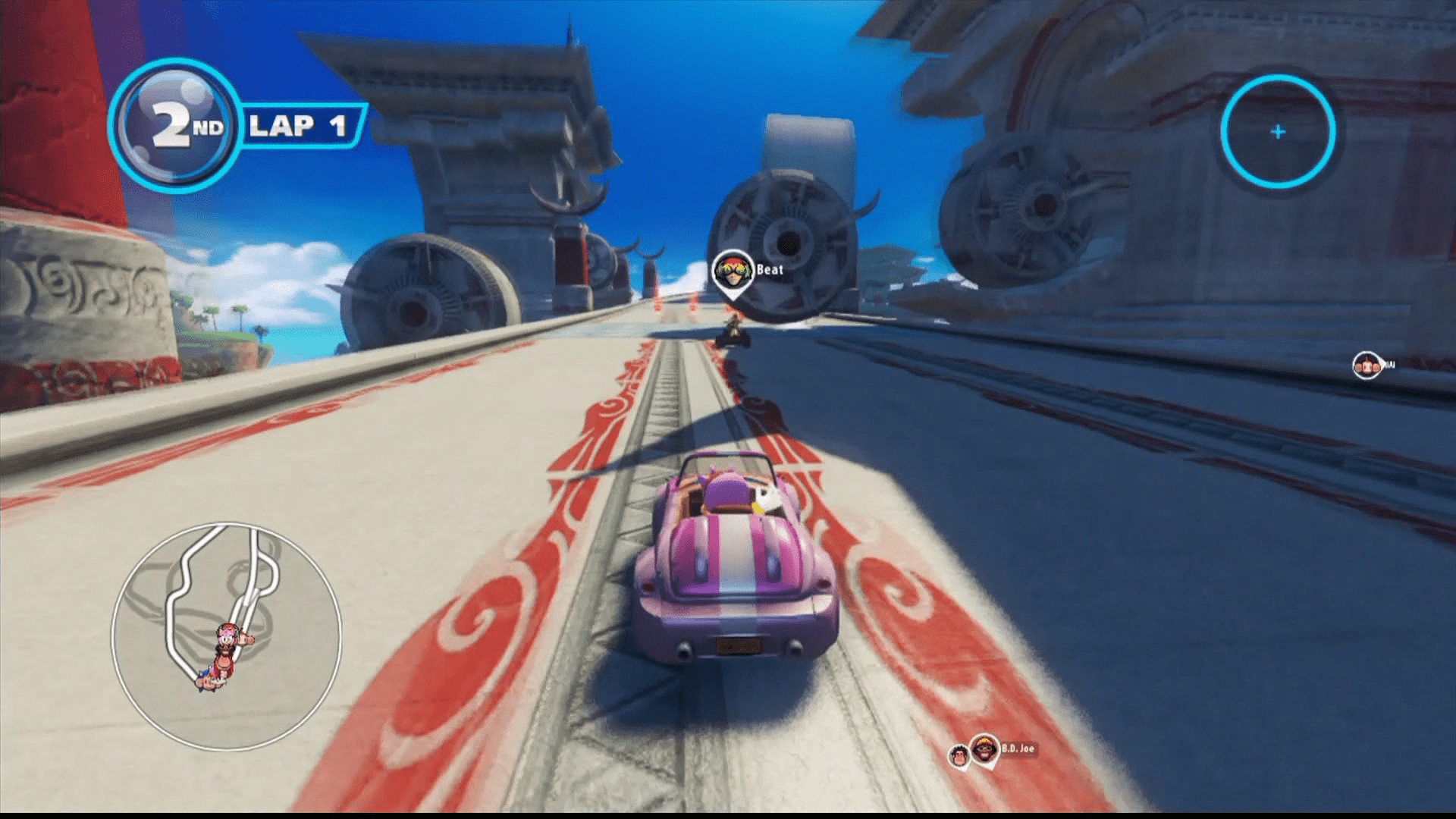
Task: Click the circular track minimap
Action: 226,635
